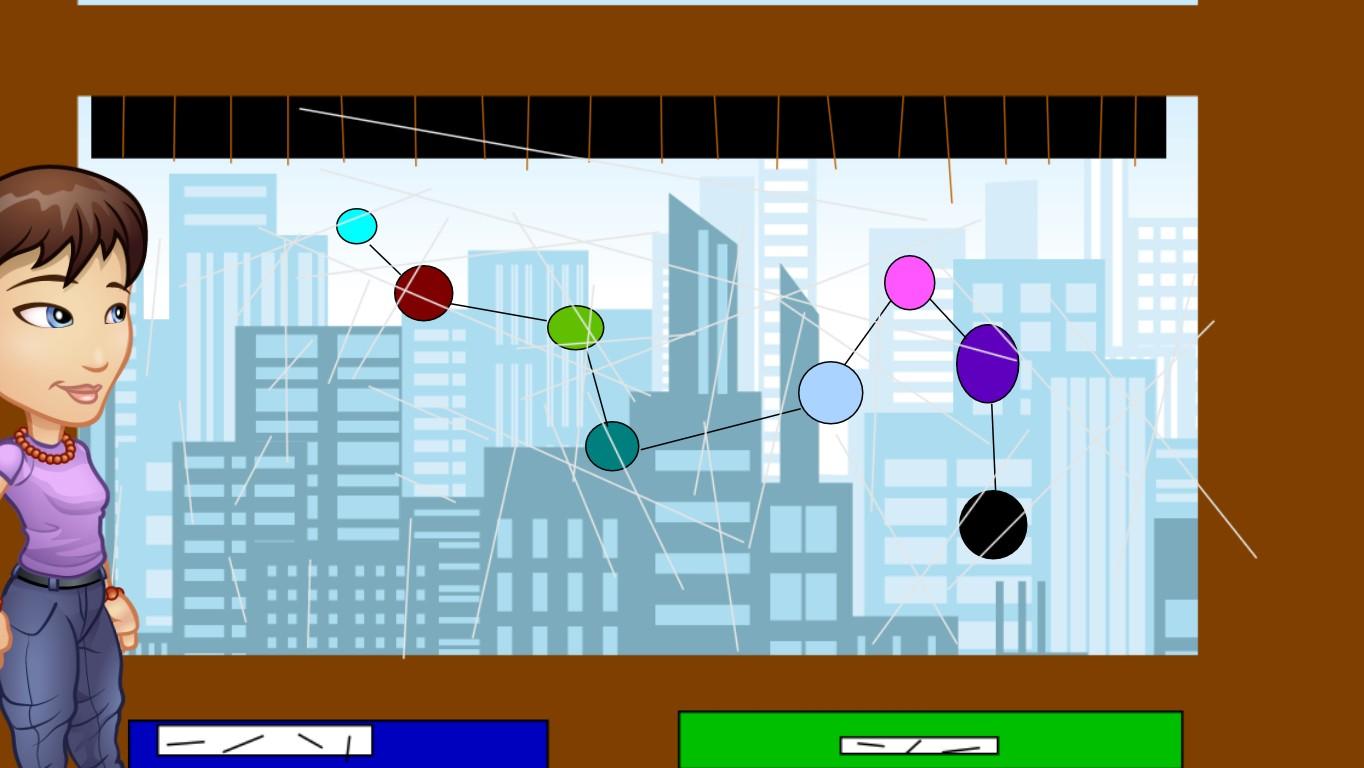Click the light blue node
The image size is (1364, 768).
[x=830, y=393]
